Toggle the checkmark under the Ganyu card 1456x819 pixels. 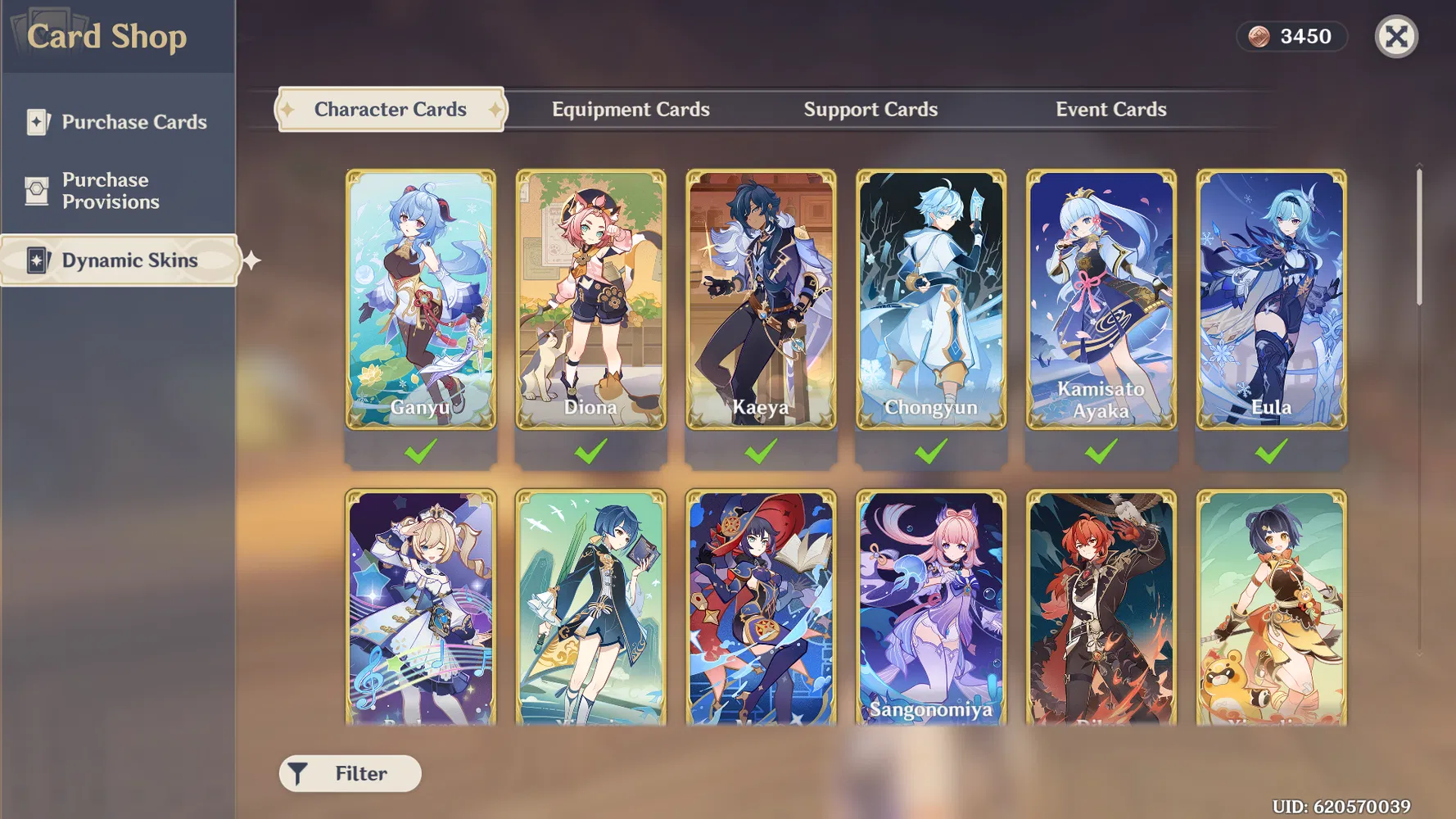[420, 450]
